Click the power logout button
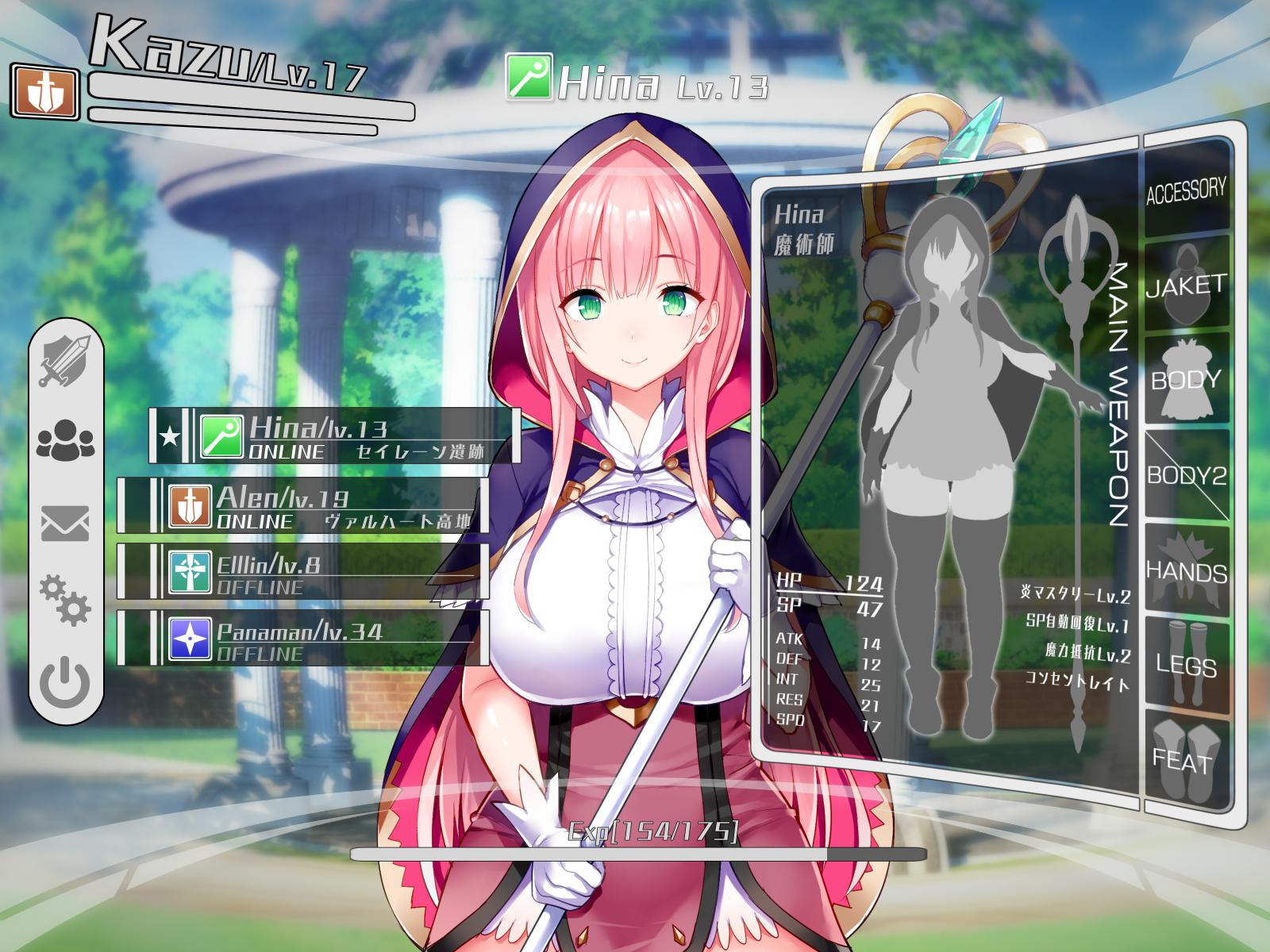 (66, 681)
